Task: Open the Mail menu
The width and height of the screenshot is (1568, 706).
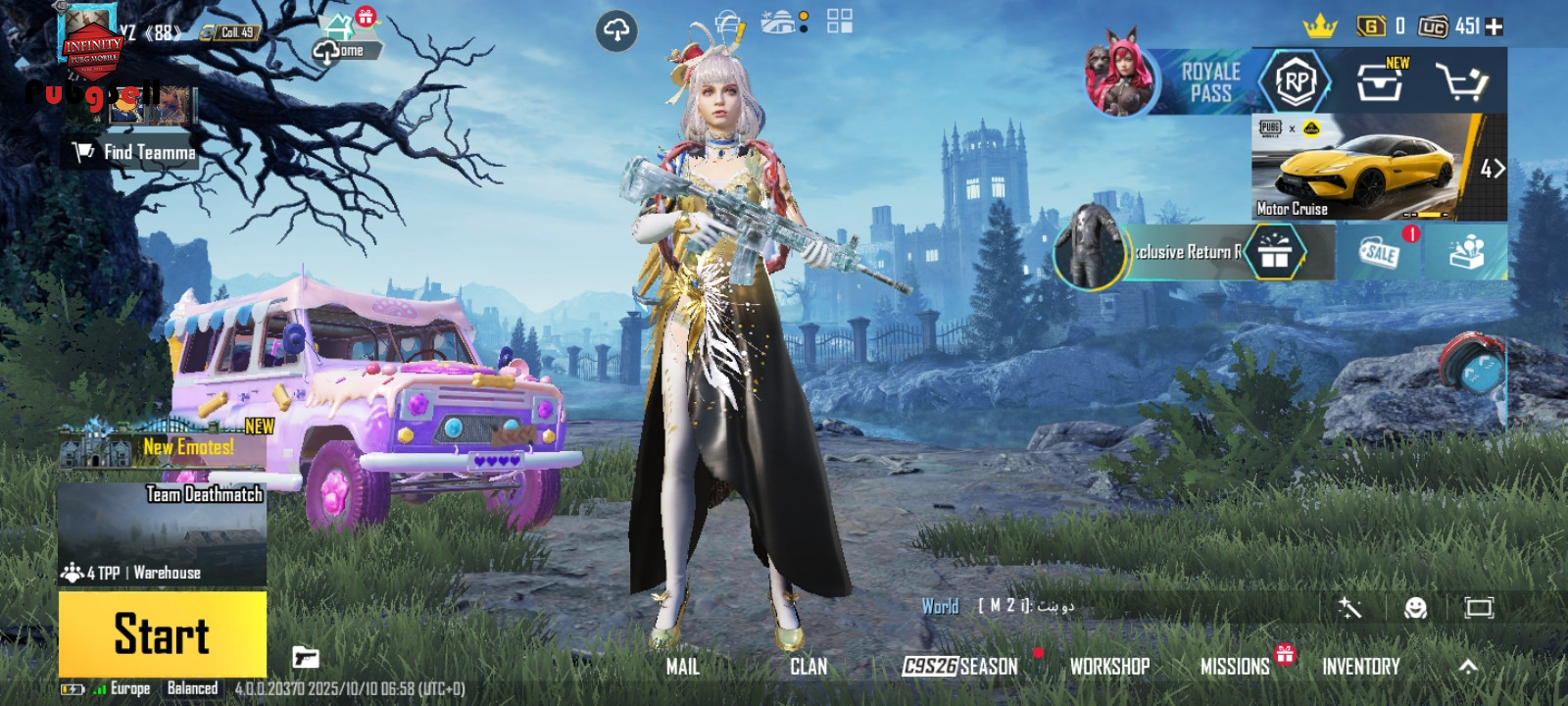Action: [682, 667]
